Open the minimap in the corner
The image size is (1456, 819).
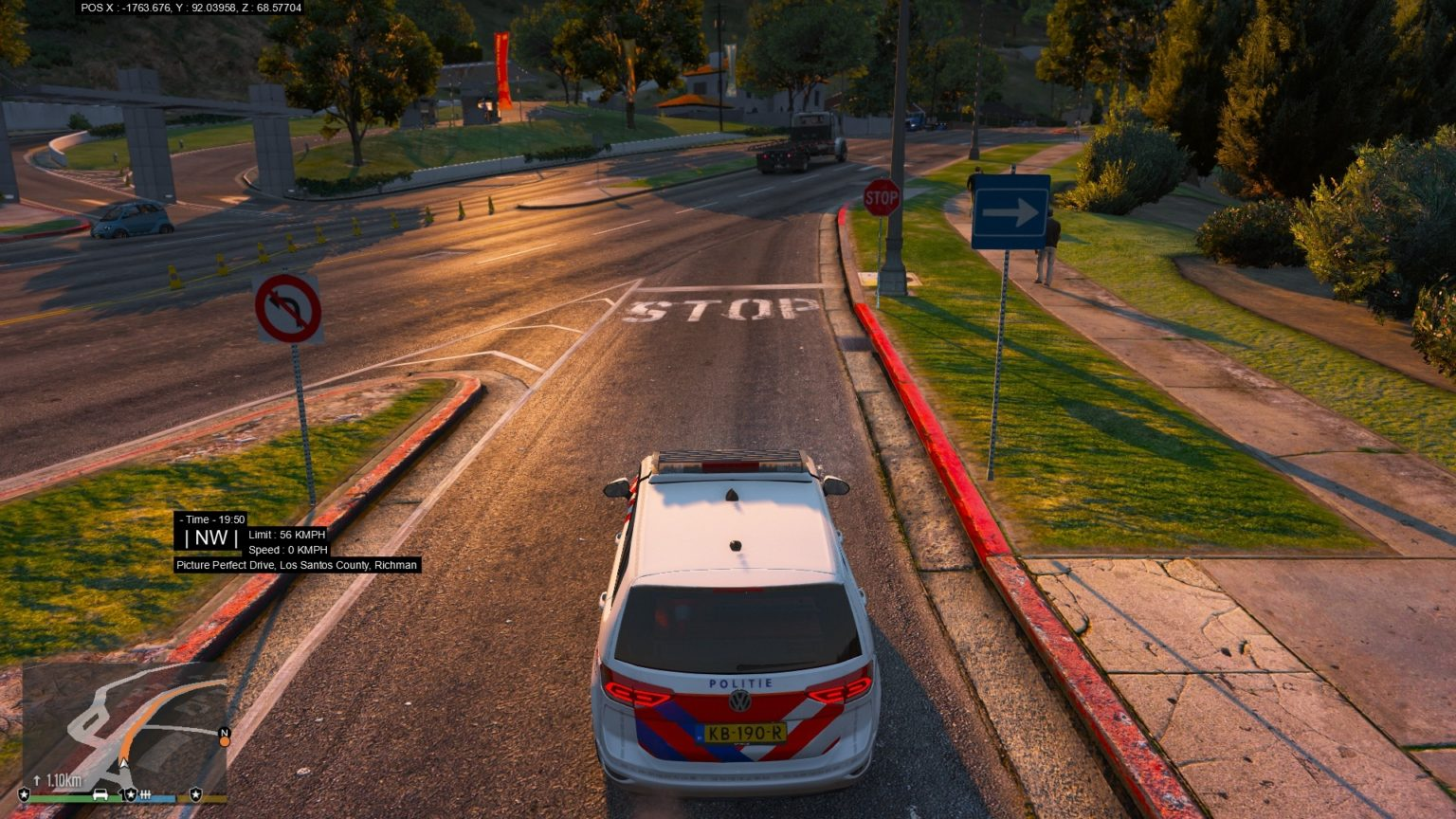tap(124, 727)
